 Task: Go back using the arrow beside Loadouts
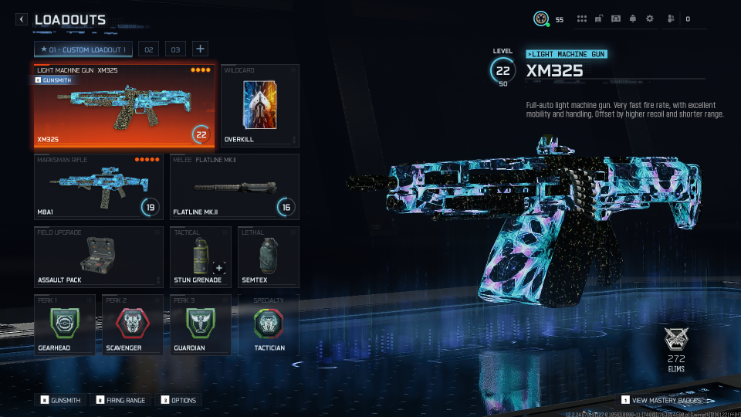(x=21, y=19)
